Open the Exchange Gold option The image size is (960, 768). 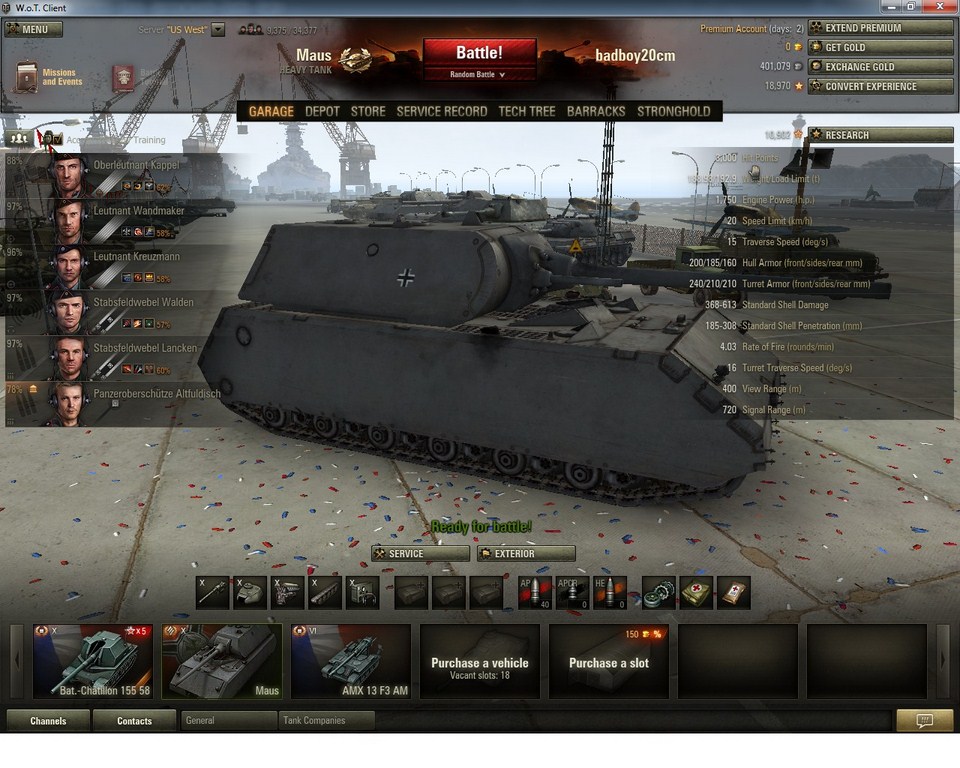coord(880,67)
